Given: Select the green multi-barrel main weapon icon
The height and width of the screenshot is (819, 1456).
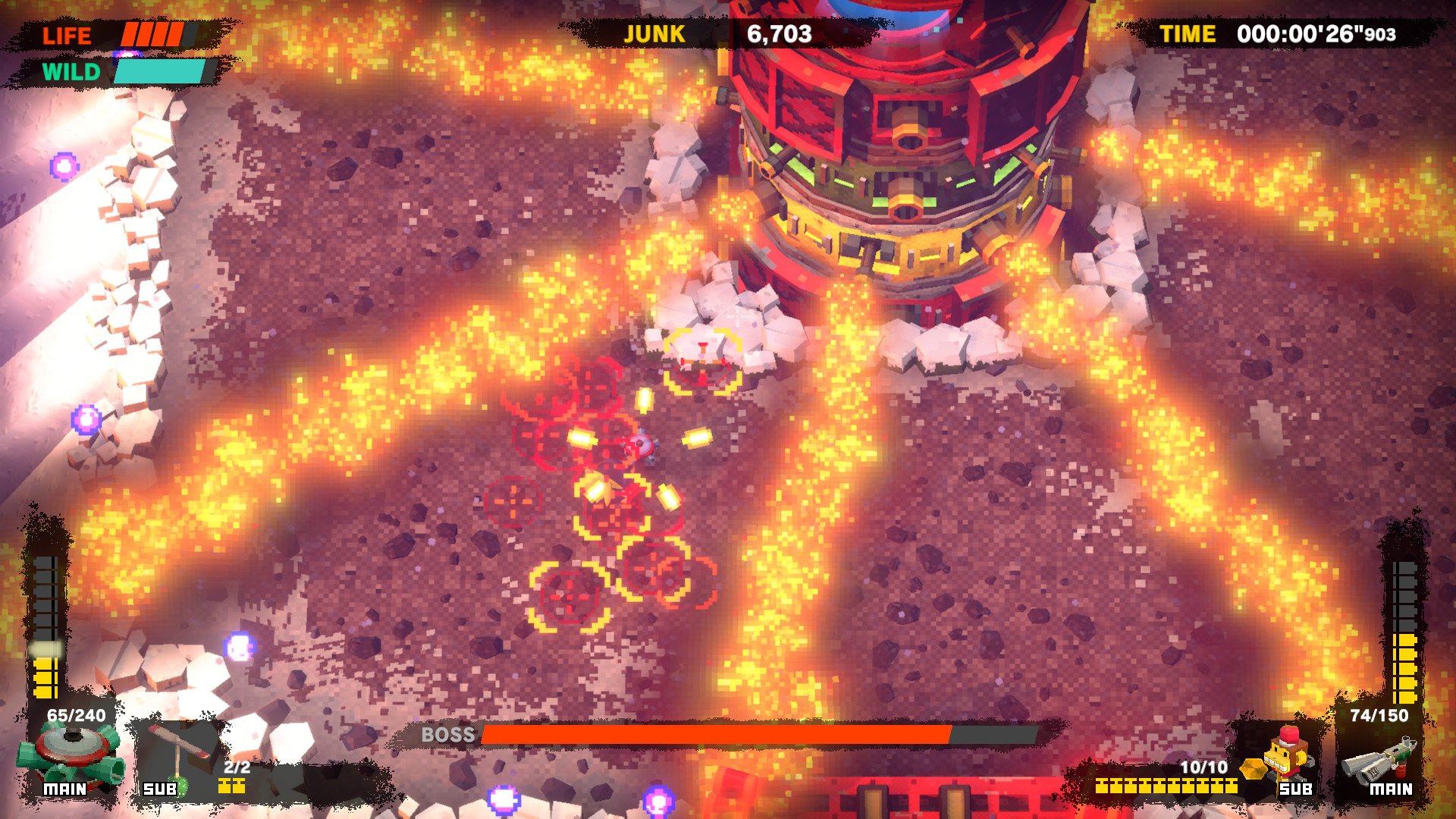Looking at the screenshot, I should [x=70, y=753].
